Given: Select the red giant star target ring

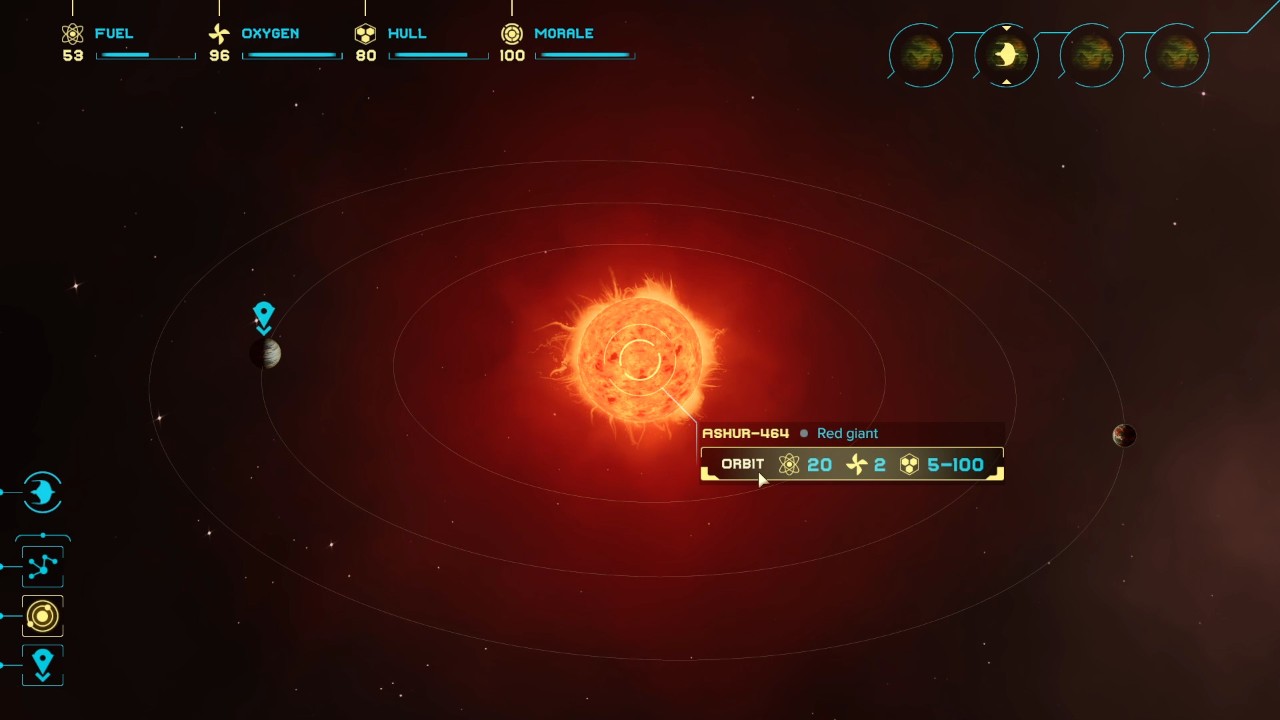Looking at the screenshot, I should click(x=638, y=359).
